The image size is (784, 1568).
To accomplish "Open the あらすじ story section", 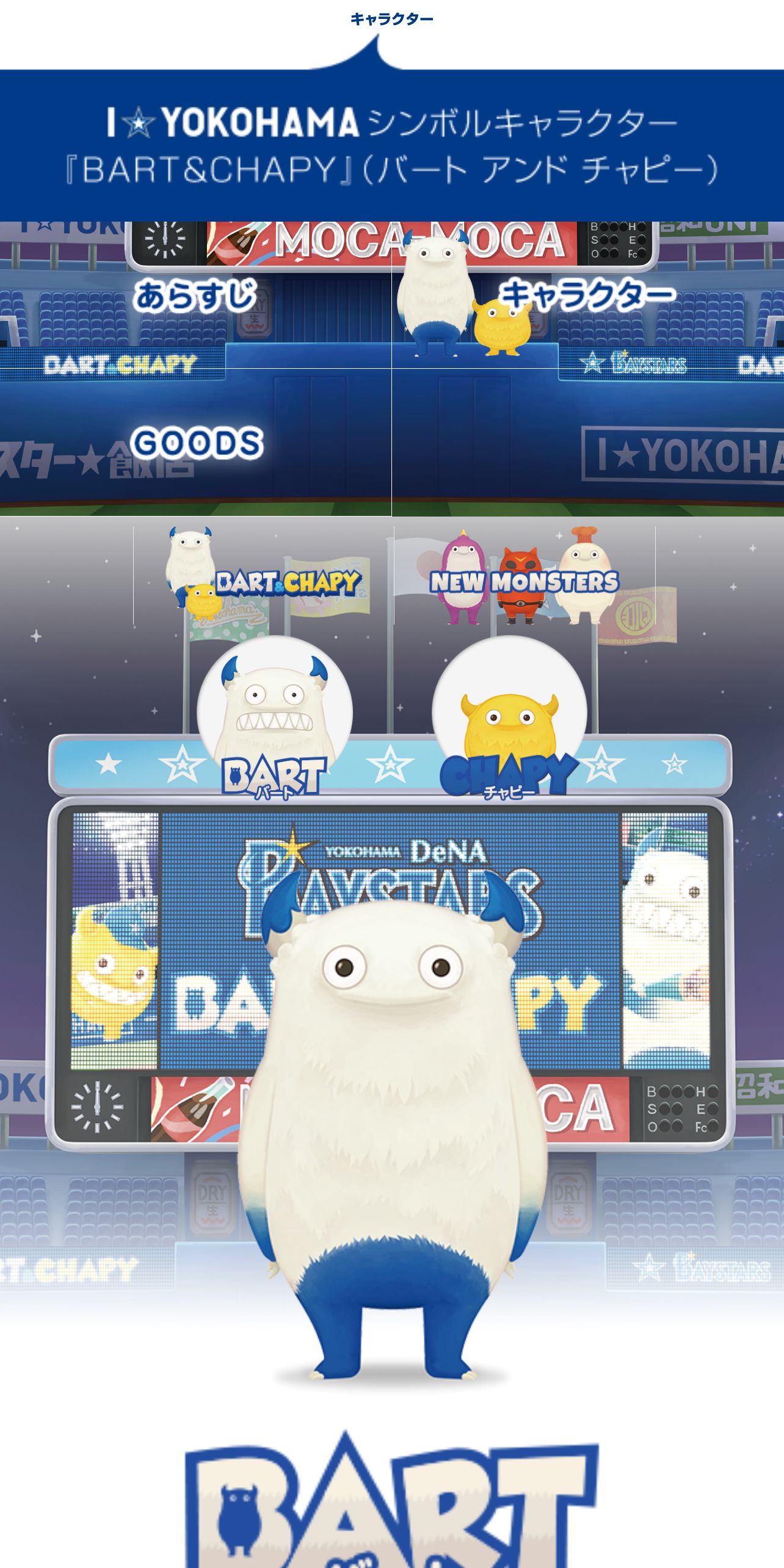I will (195, 296).
